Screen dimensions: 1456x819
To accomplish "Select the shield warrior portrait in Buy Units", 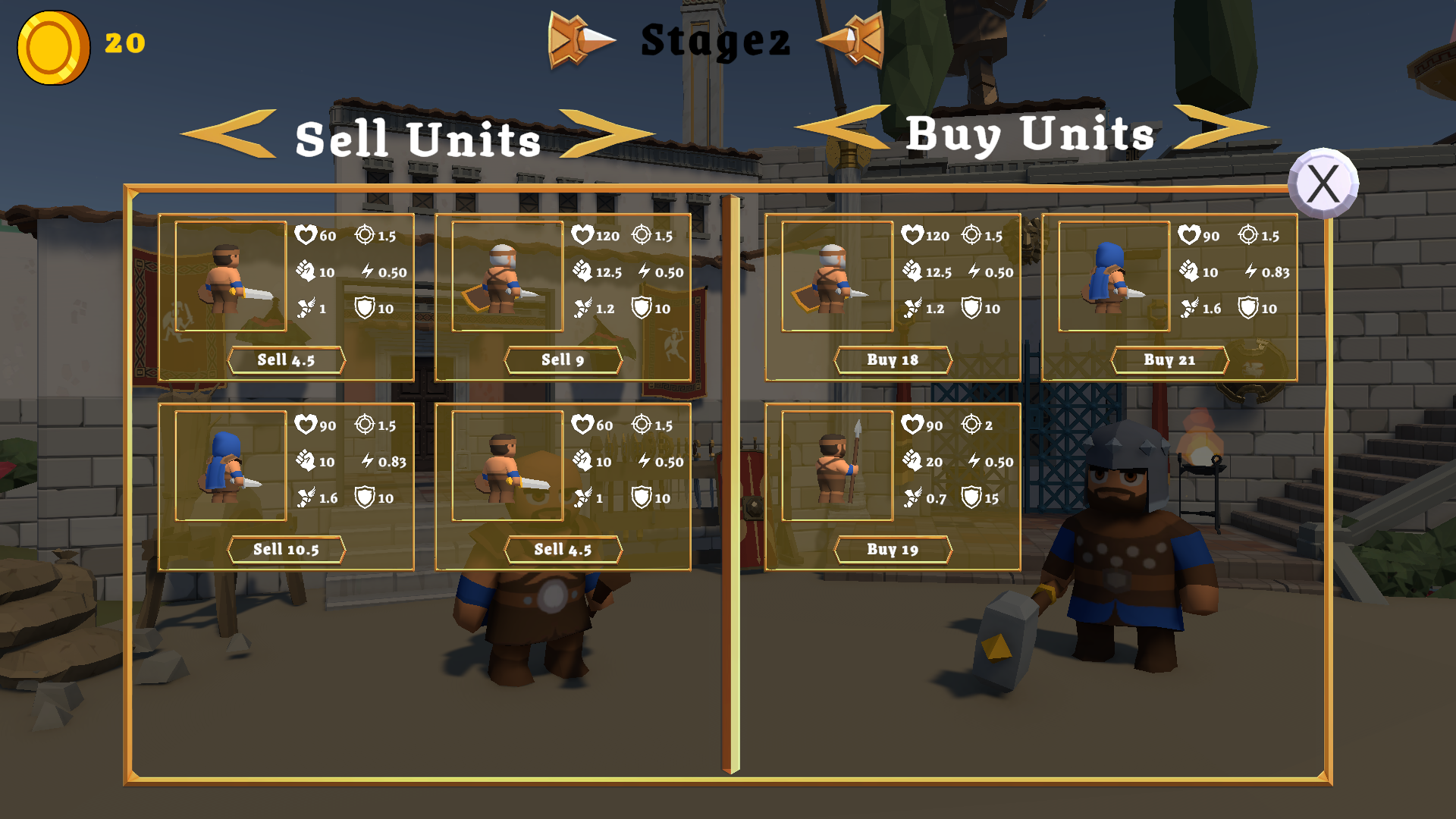I will [x=837, y=276].
